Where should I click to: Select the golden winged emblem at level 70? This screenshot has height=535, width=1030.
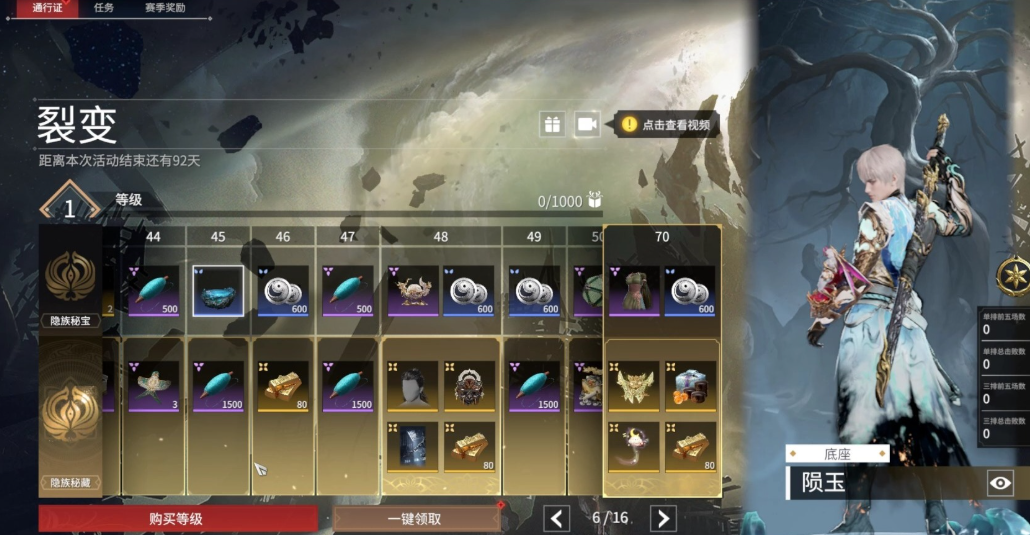[634, 386]
